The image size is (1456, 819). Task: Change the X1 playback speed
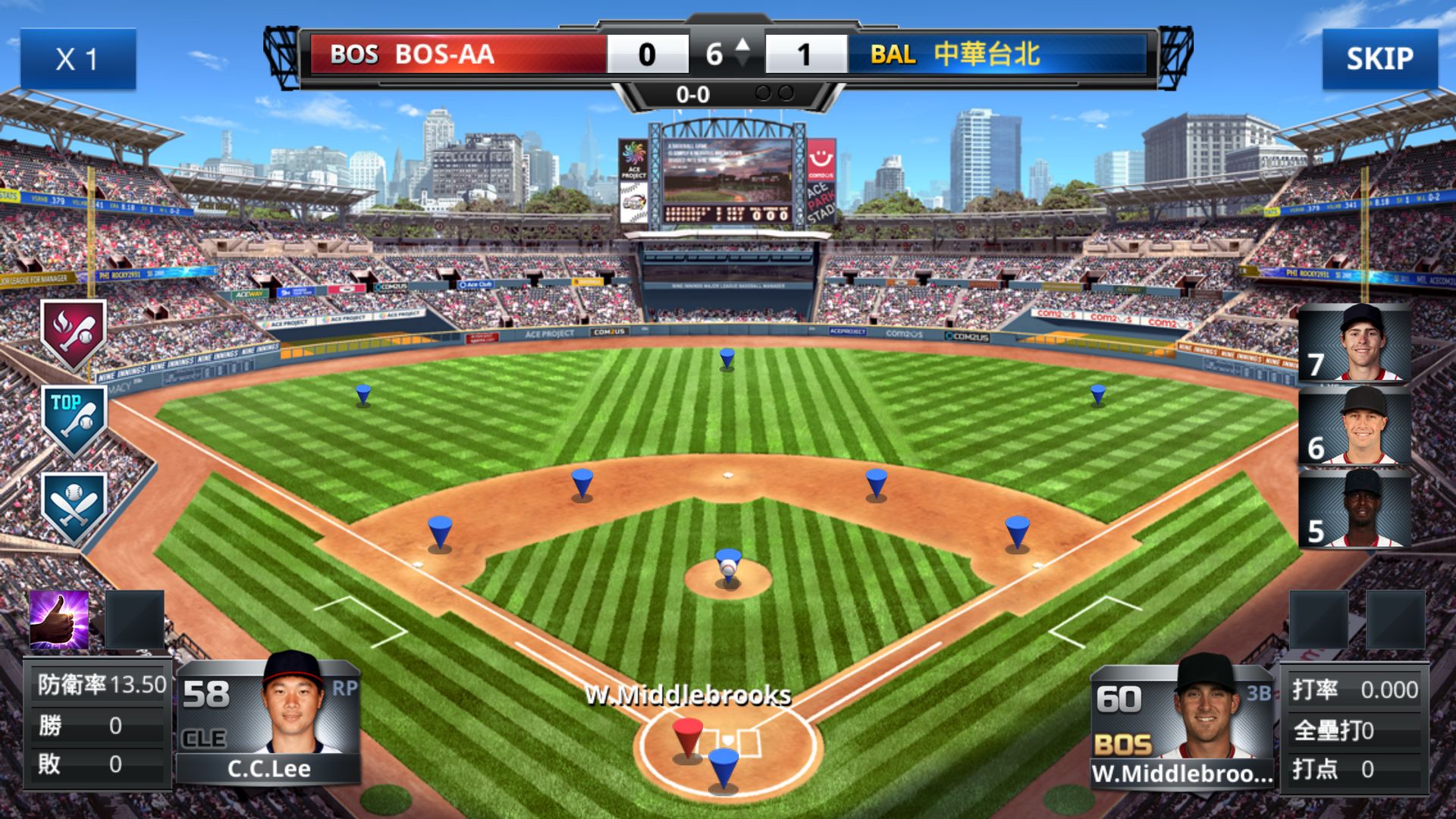[77, 58]
